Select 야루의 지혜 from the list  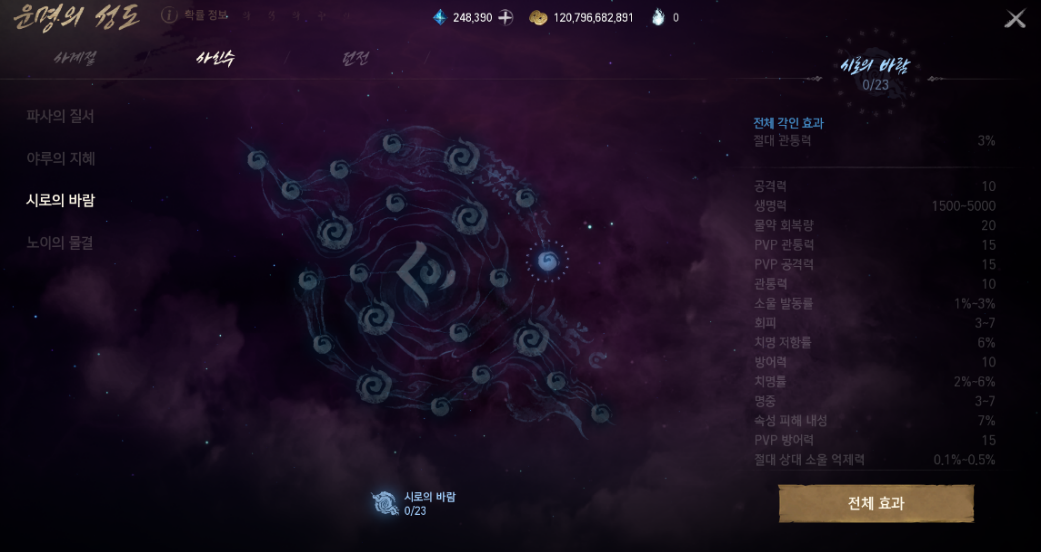61,158
